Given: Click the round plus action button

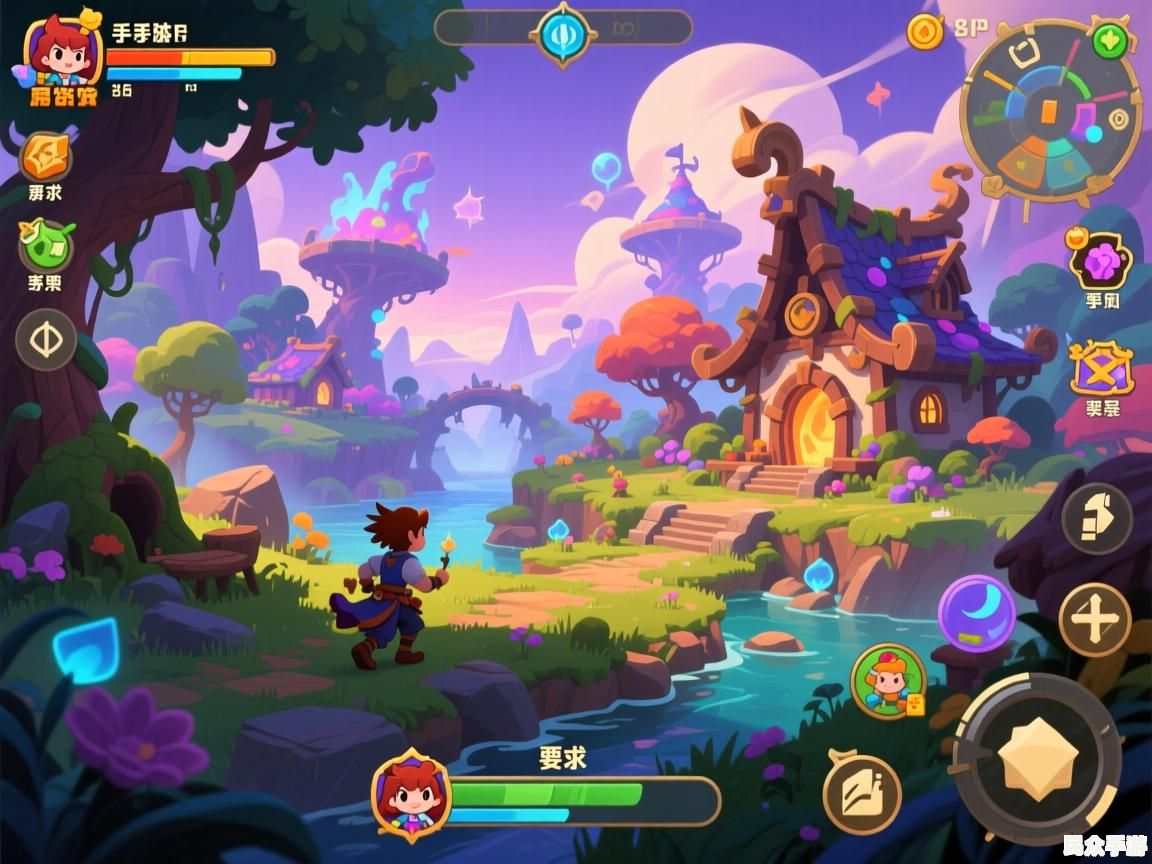Looking at the screenshot, I should [x=1095, y=620].
